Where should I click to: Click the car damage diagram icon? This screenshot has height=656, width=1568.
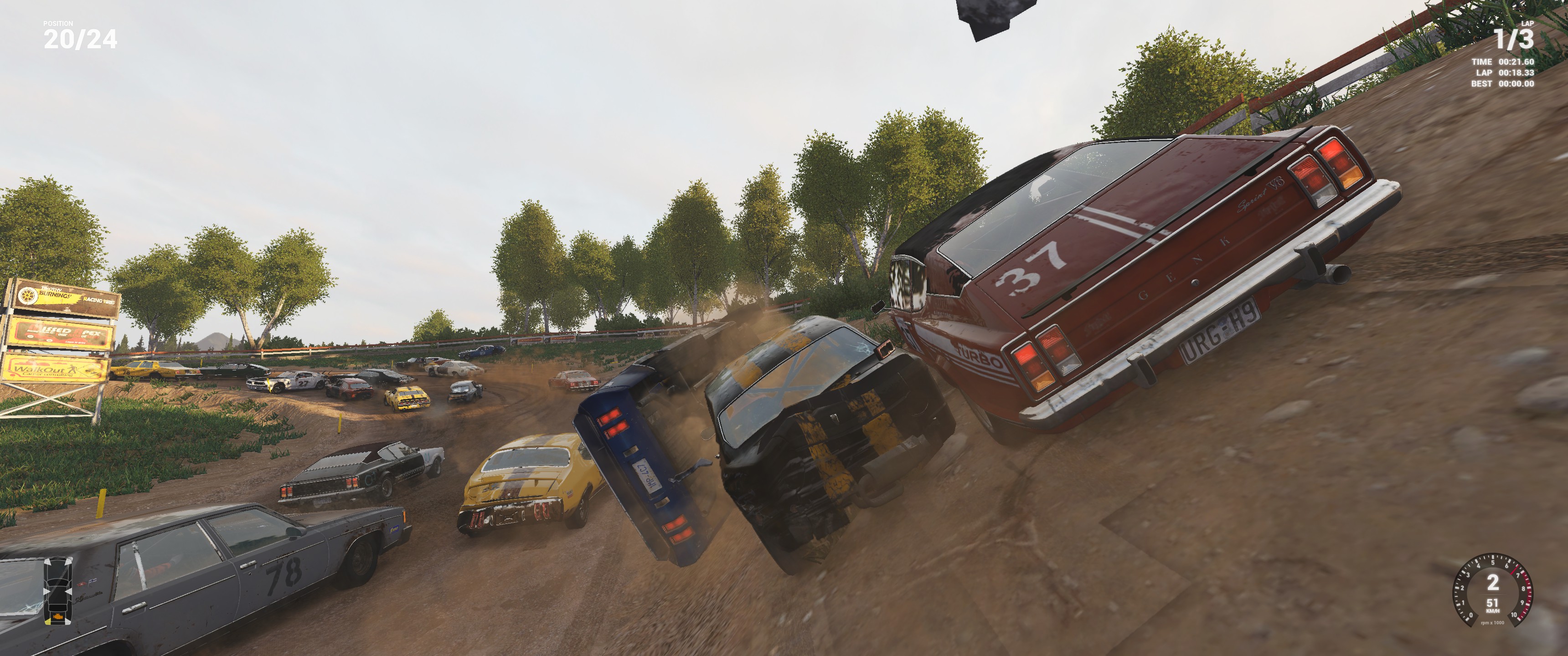(x=58, y=590)
